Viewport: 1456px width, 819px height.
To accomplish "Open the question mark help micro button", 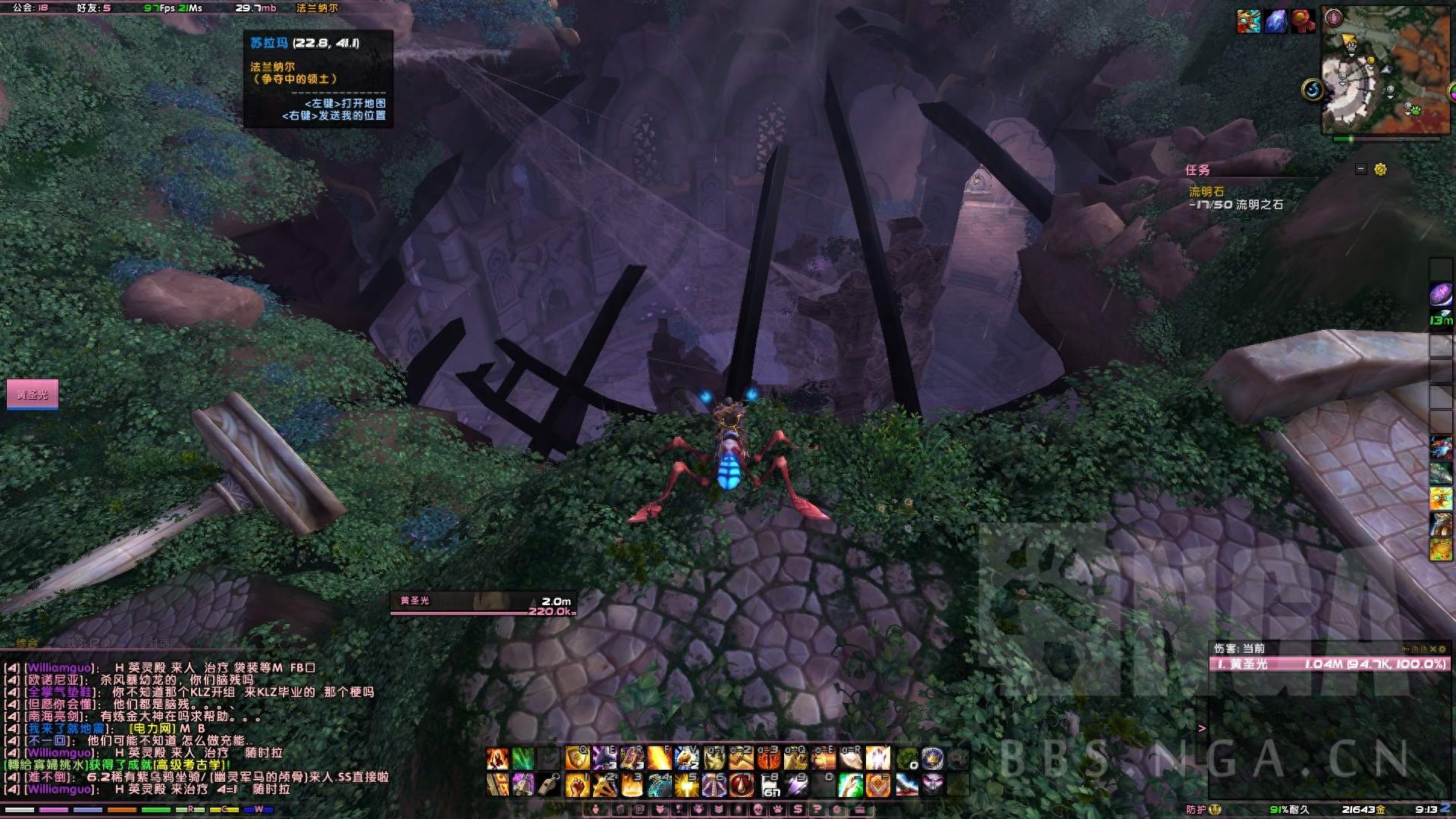I will (817, 810).
